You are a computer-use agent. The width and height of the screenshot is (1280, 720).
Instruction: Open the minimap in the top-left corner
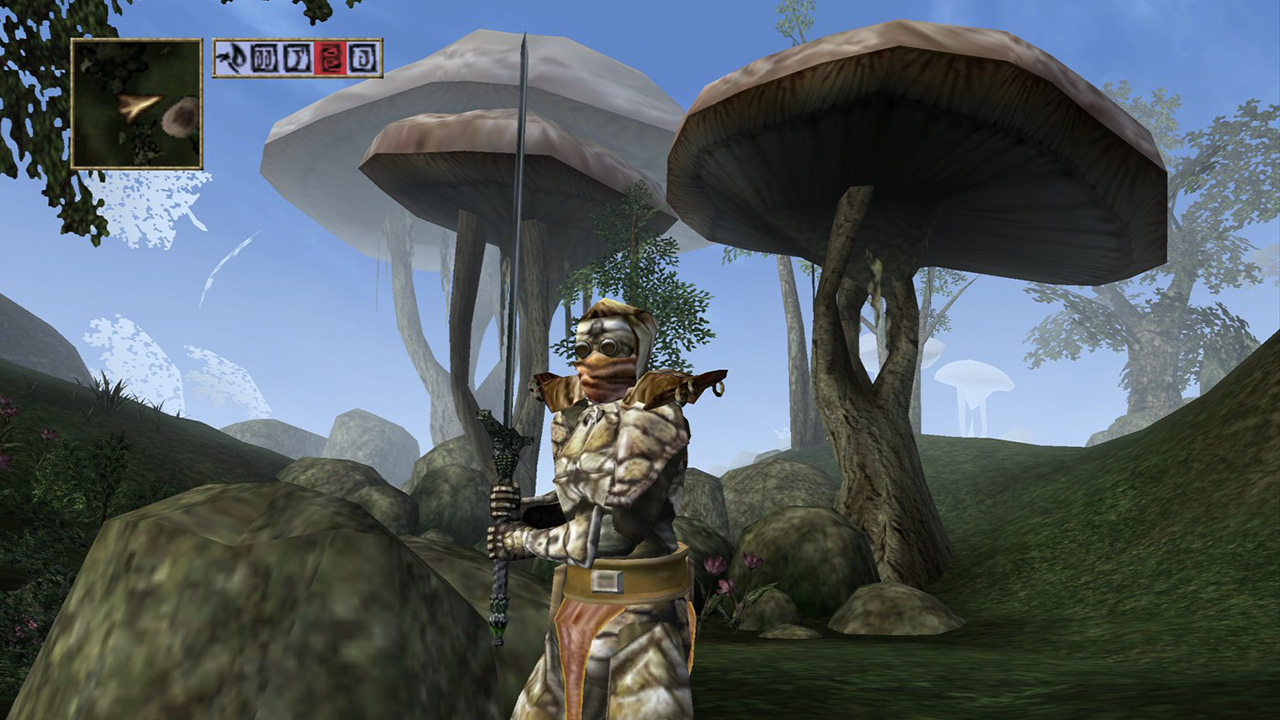(x=136, y=104)
